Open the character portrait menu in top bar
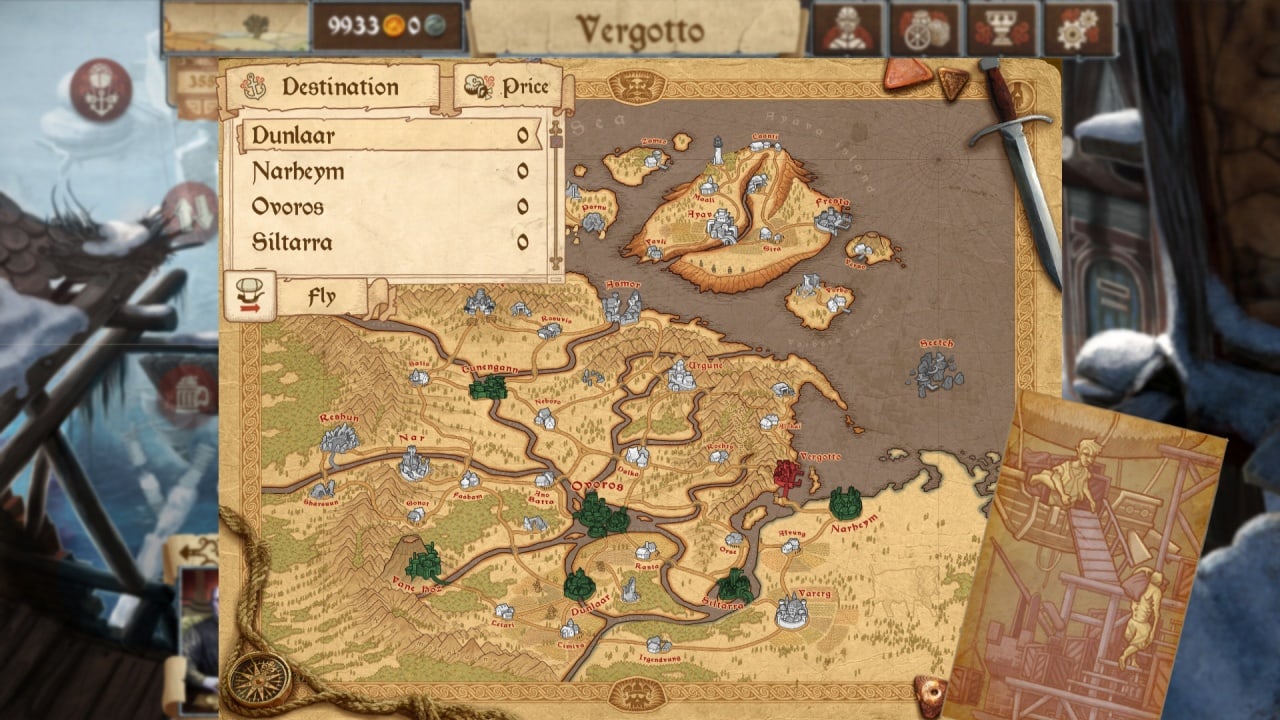This screenshot has height=720, width=1280. tap(847, 29)
